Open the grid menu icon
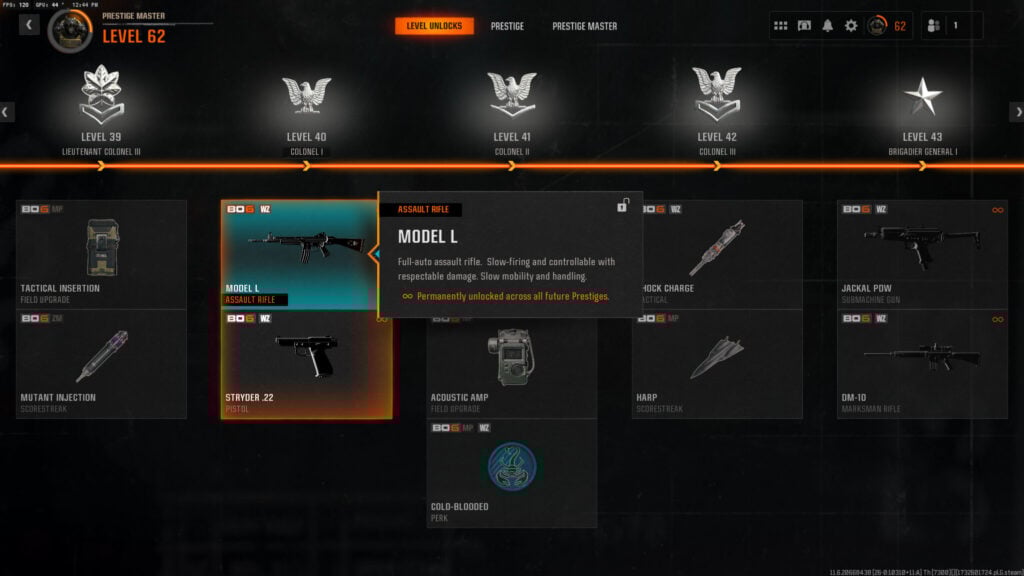Image resolution: width=1024 pixels, height=576 pixels. click(781, 26)
